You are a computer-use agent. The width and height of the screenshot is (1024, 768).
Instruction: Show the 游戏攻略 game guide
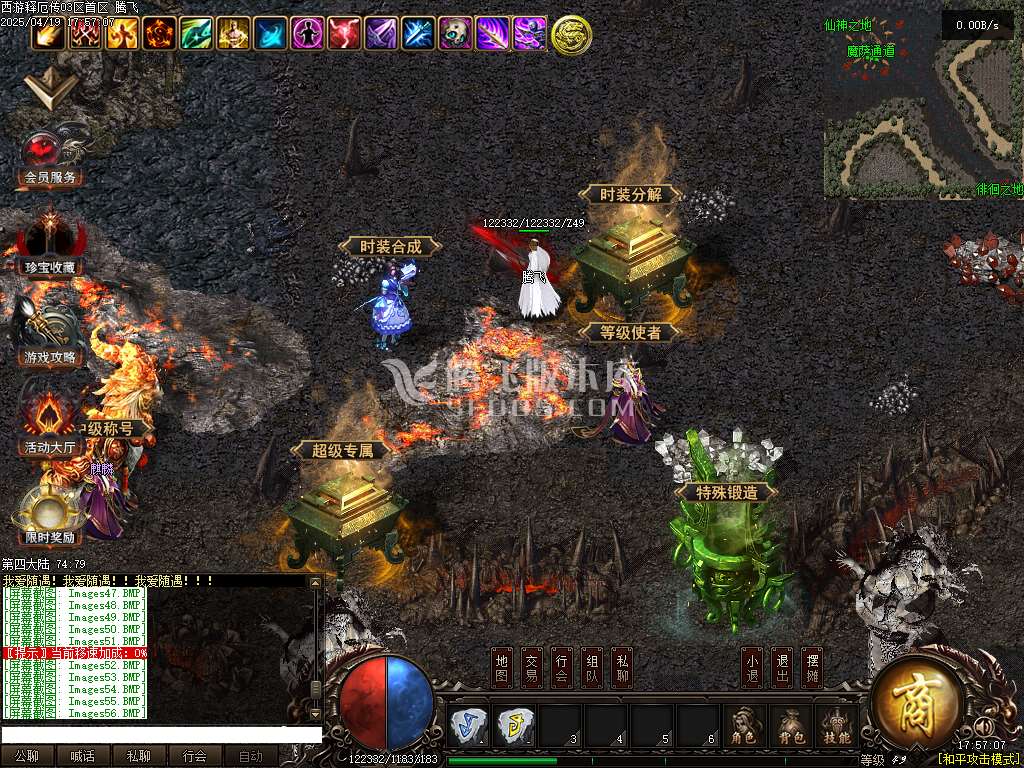[x=49, y=336]
